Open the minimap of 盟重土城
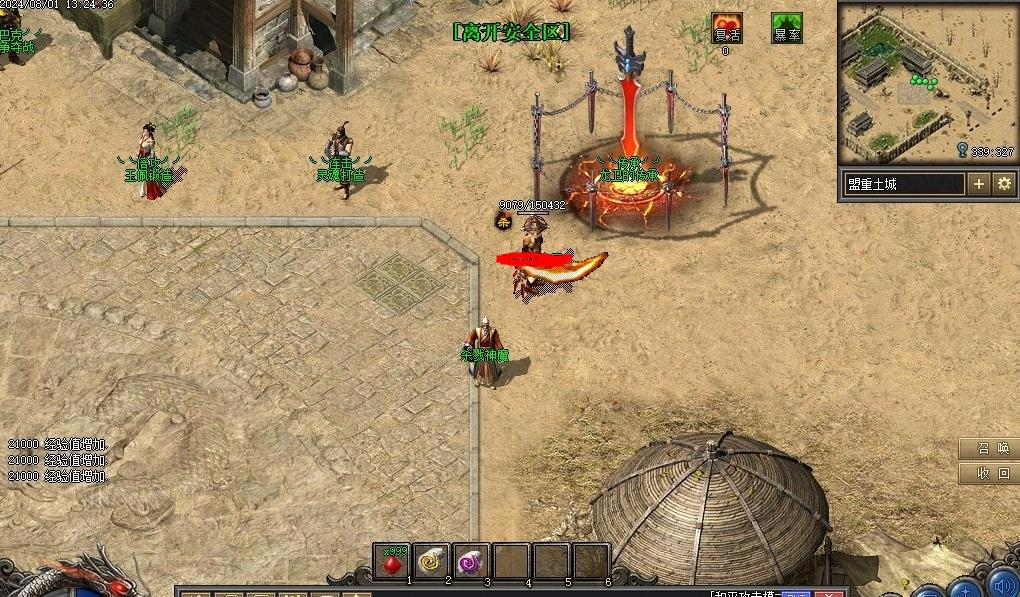 pyautogui.click(x=927, y=83)
